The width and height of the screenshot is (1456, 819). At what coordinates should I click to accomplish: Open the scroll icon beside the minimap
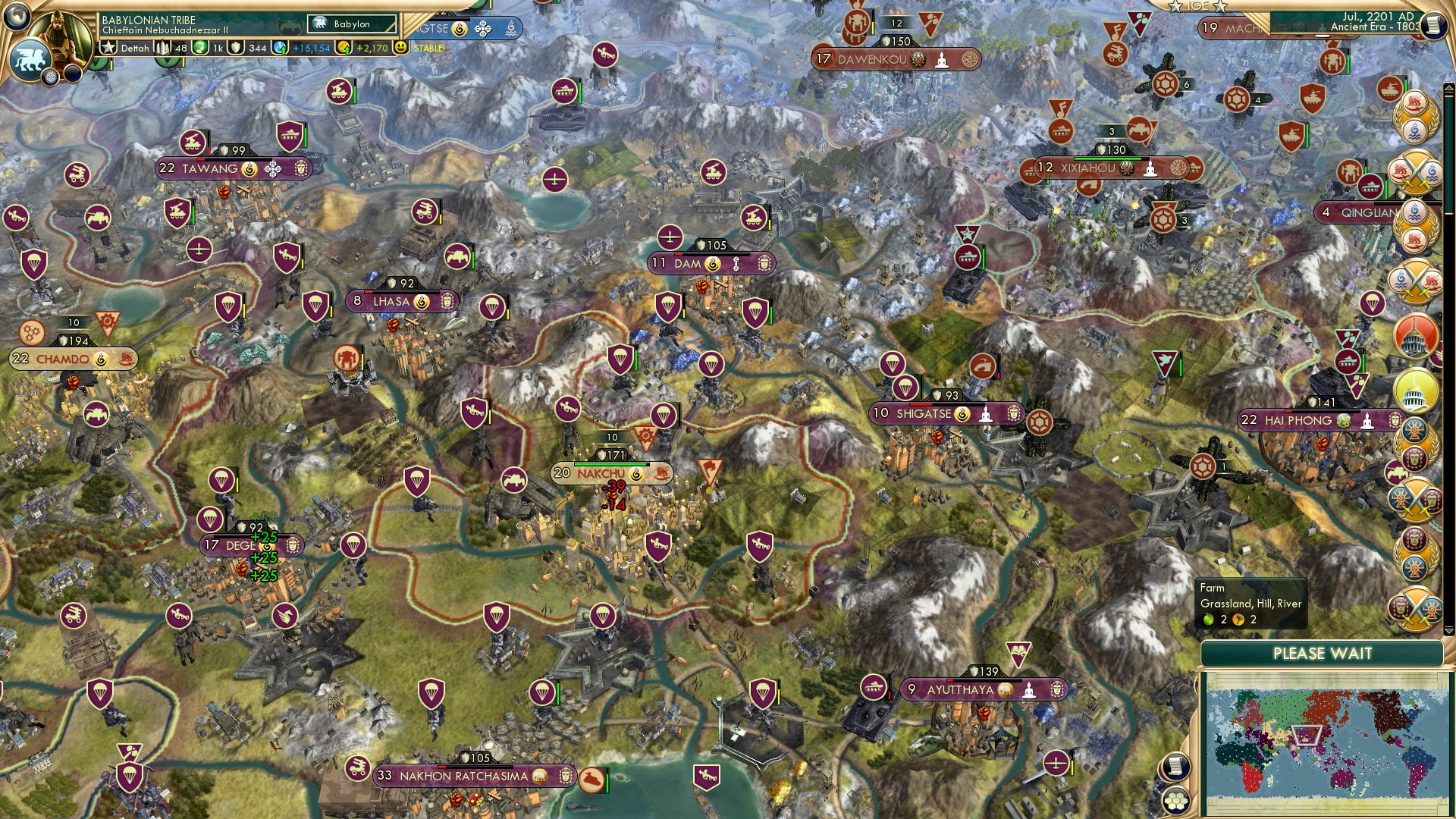(1174, 767)
